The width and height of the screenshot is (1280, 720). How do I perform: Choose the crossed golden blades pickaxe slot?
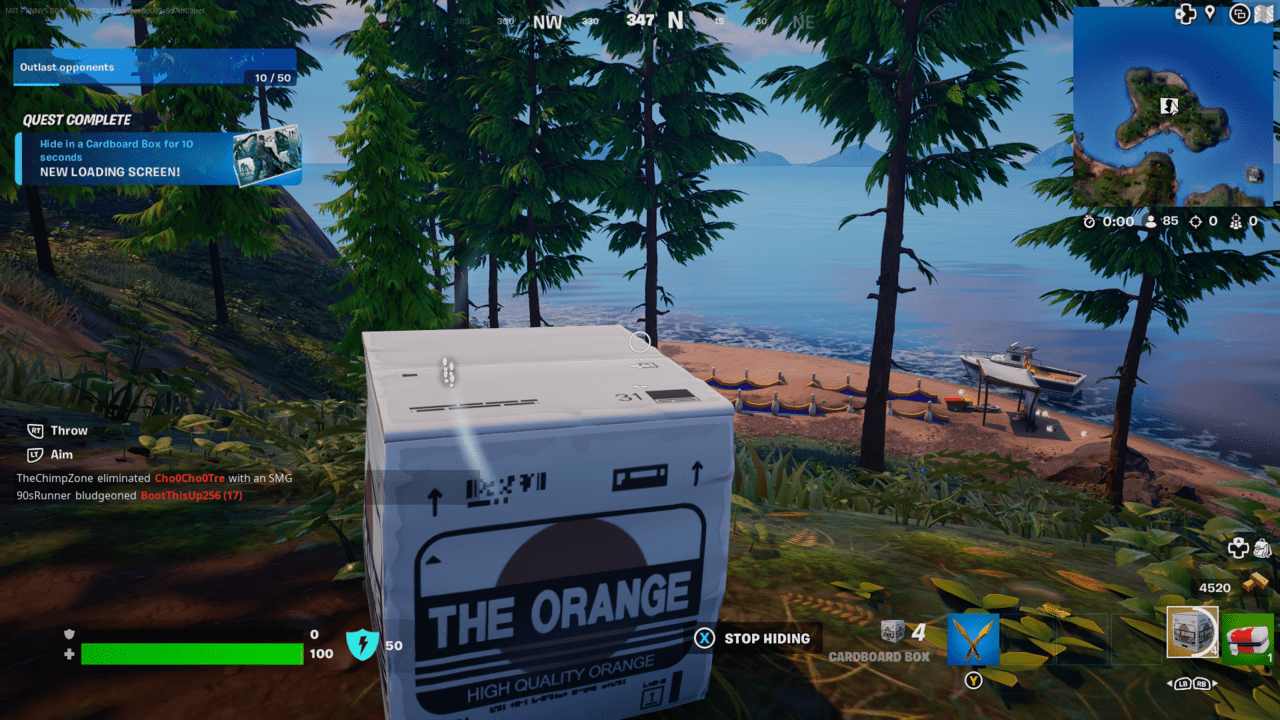click(973, 640)
